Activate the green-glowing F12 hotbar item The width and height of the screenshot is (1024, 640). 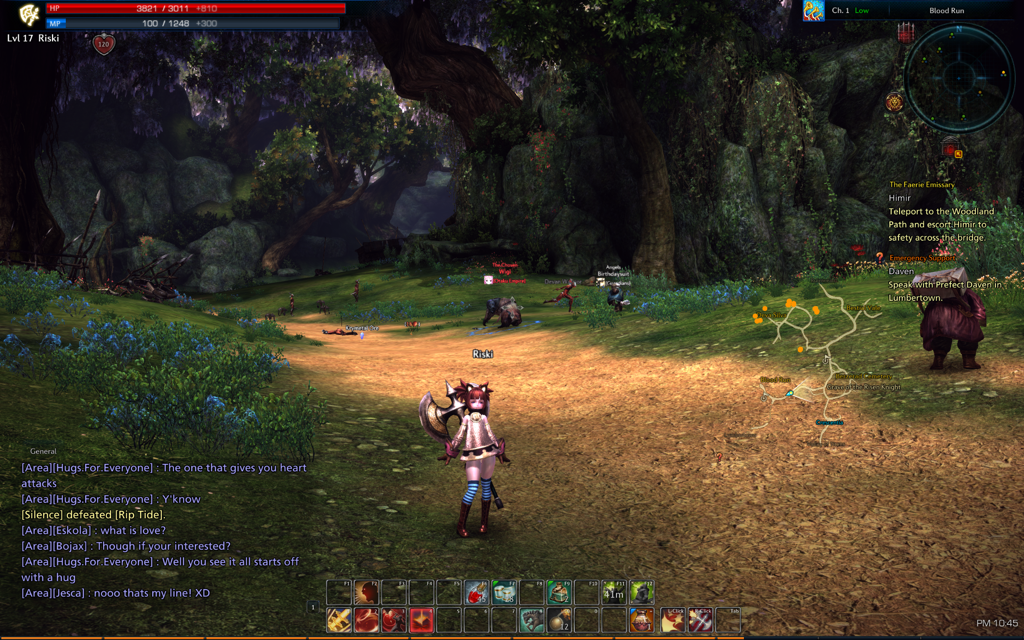(641, 592)
